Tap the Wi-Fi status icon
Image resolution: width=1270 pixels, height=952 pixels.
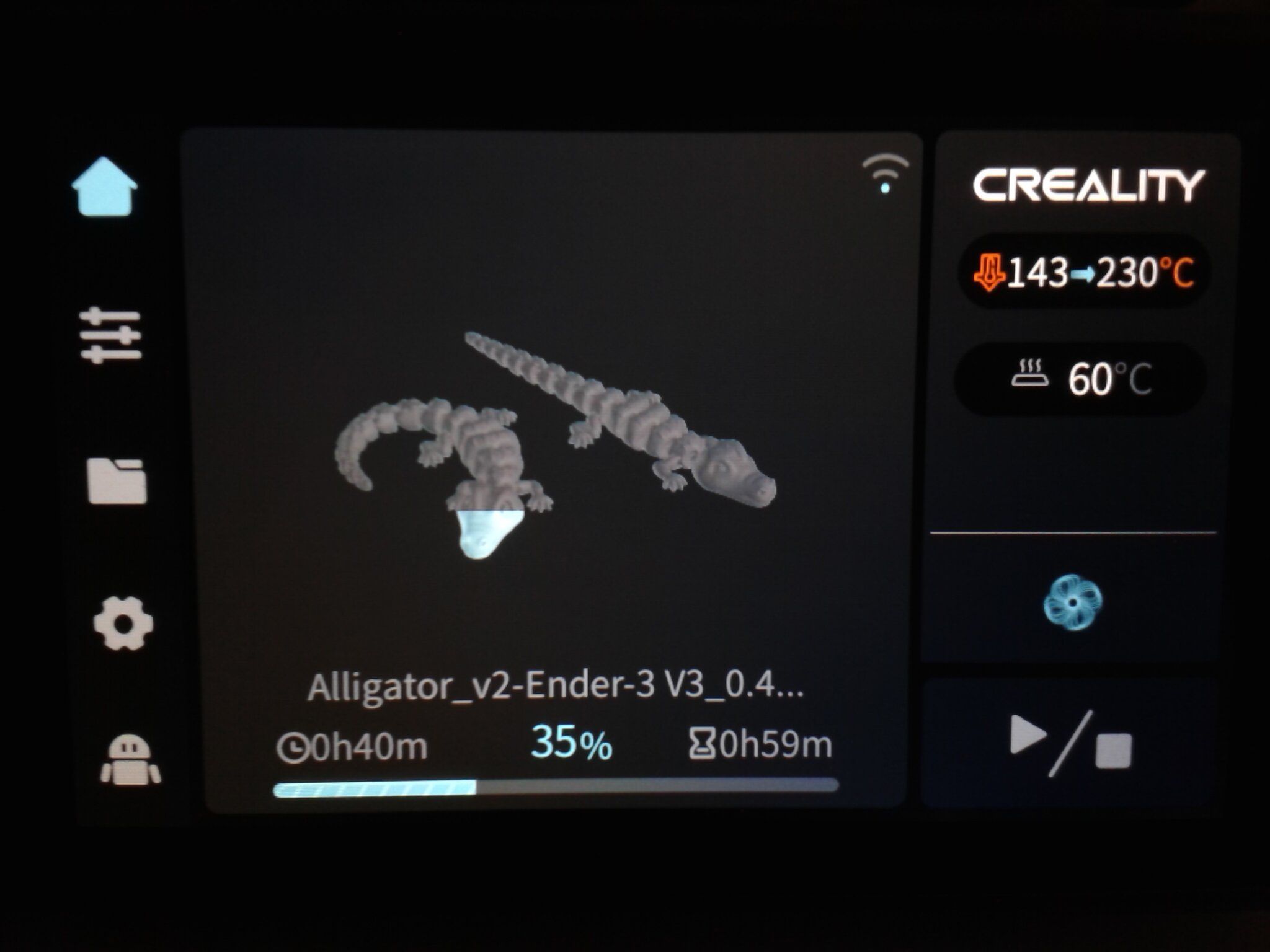(886, 173)
